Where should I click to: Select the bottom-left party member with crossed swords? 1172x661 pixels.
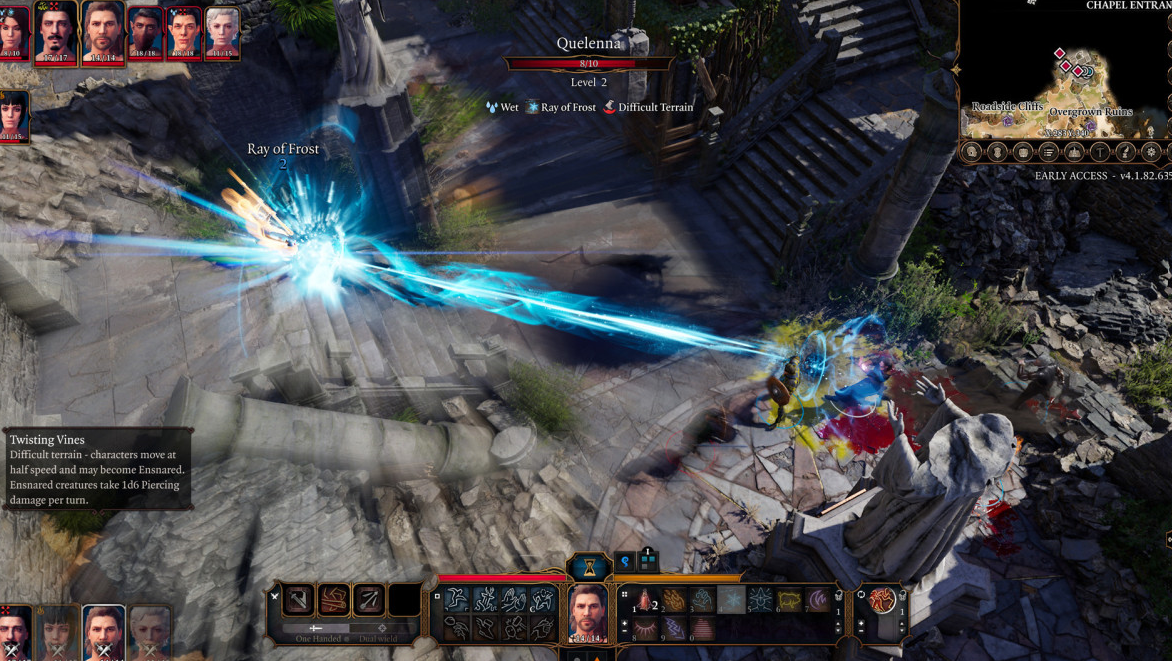[14, 632]
